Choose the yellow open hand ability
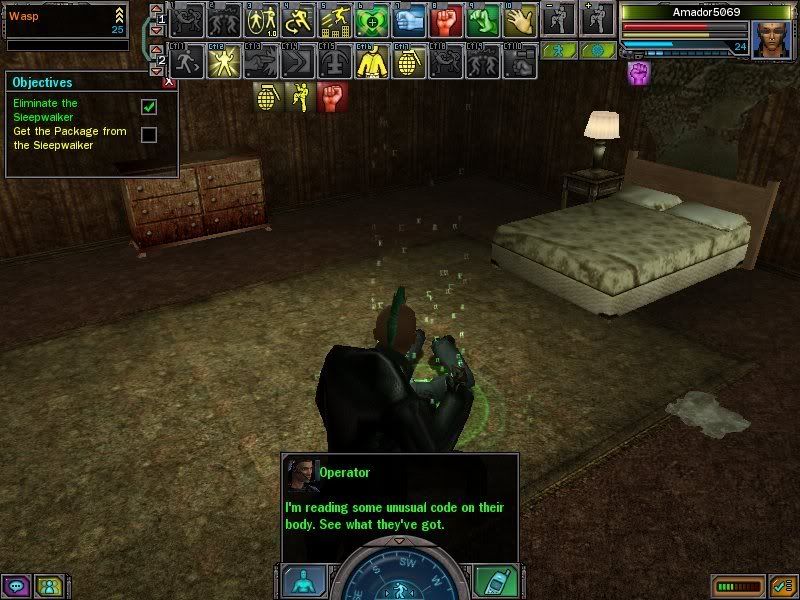This screenshot has height=600, width=800. click(520, 20)
